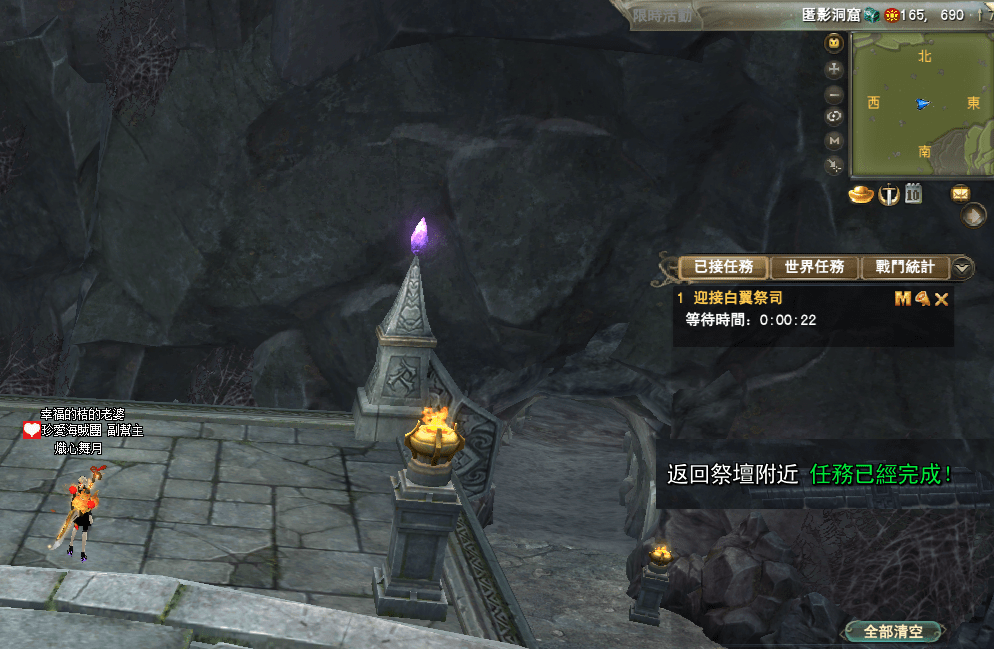Screen dimensions: 994x649
Task: Click the 全部清空 clear all button
Action: (x=893, y=632)
